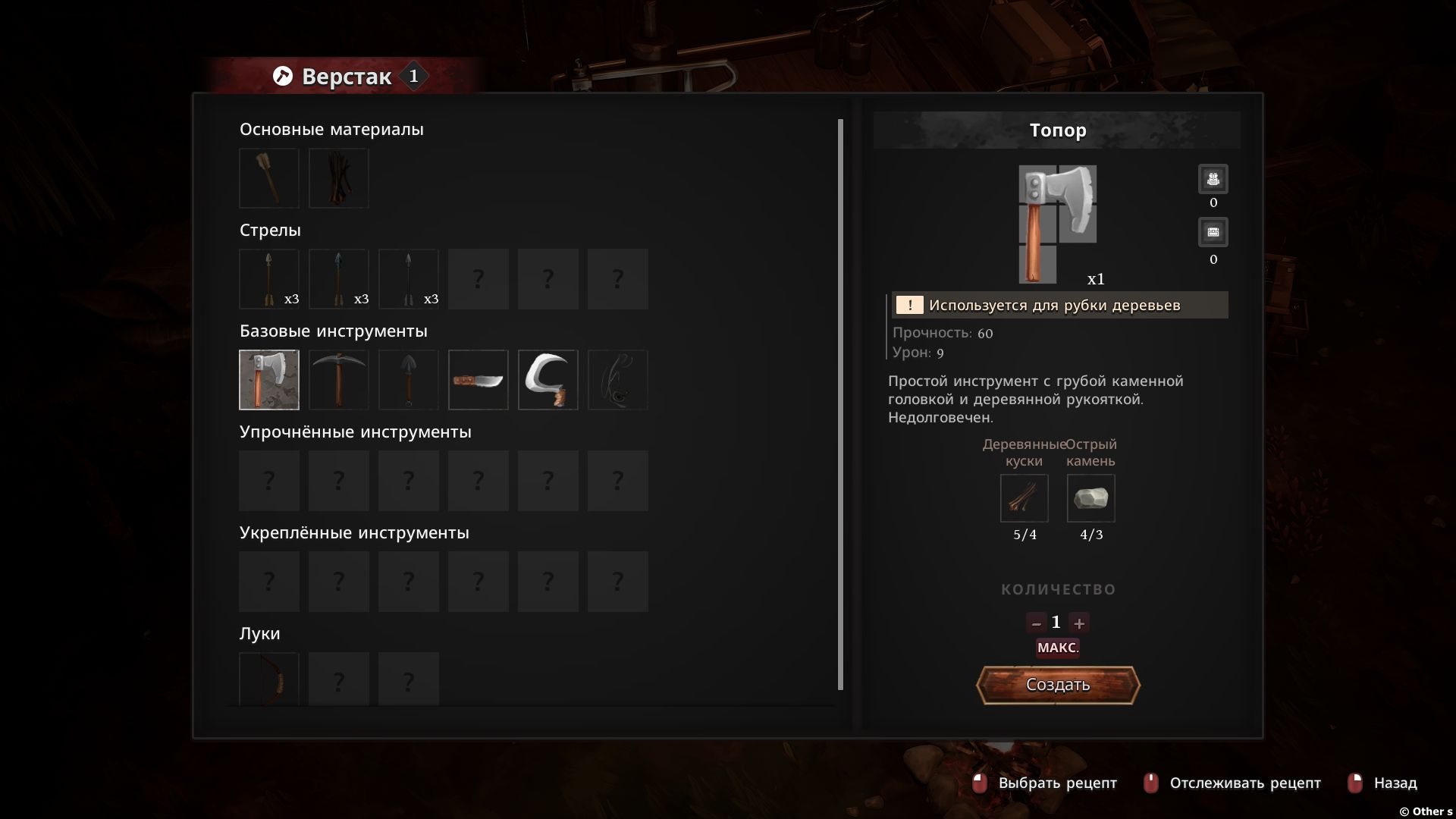The height and width of the screenshot is (819, 1456).
Task: Select the fishing hook recipe
Action: pyautogui.click(x=618, y=380)
